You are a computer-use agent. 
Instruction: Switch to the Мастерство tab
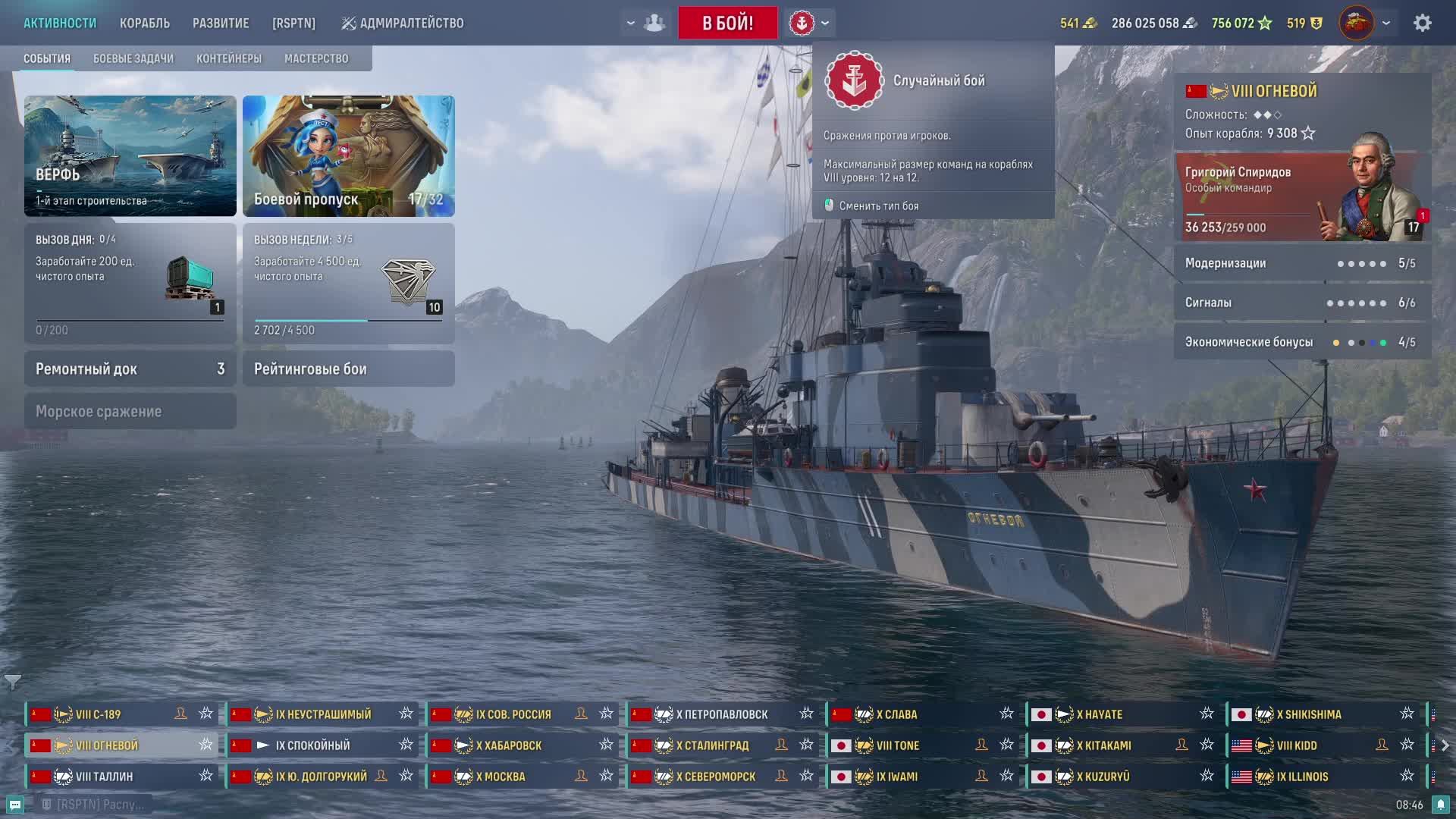[316, 58]
